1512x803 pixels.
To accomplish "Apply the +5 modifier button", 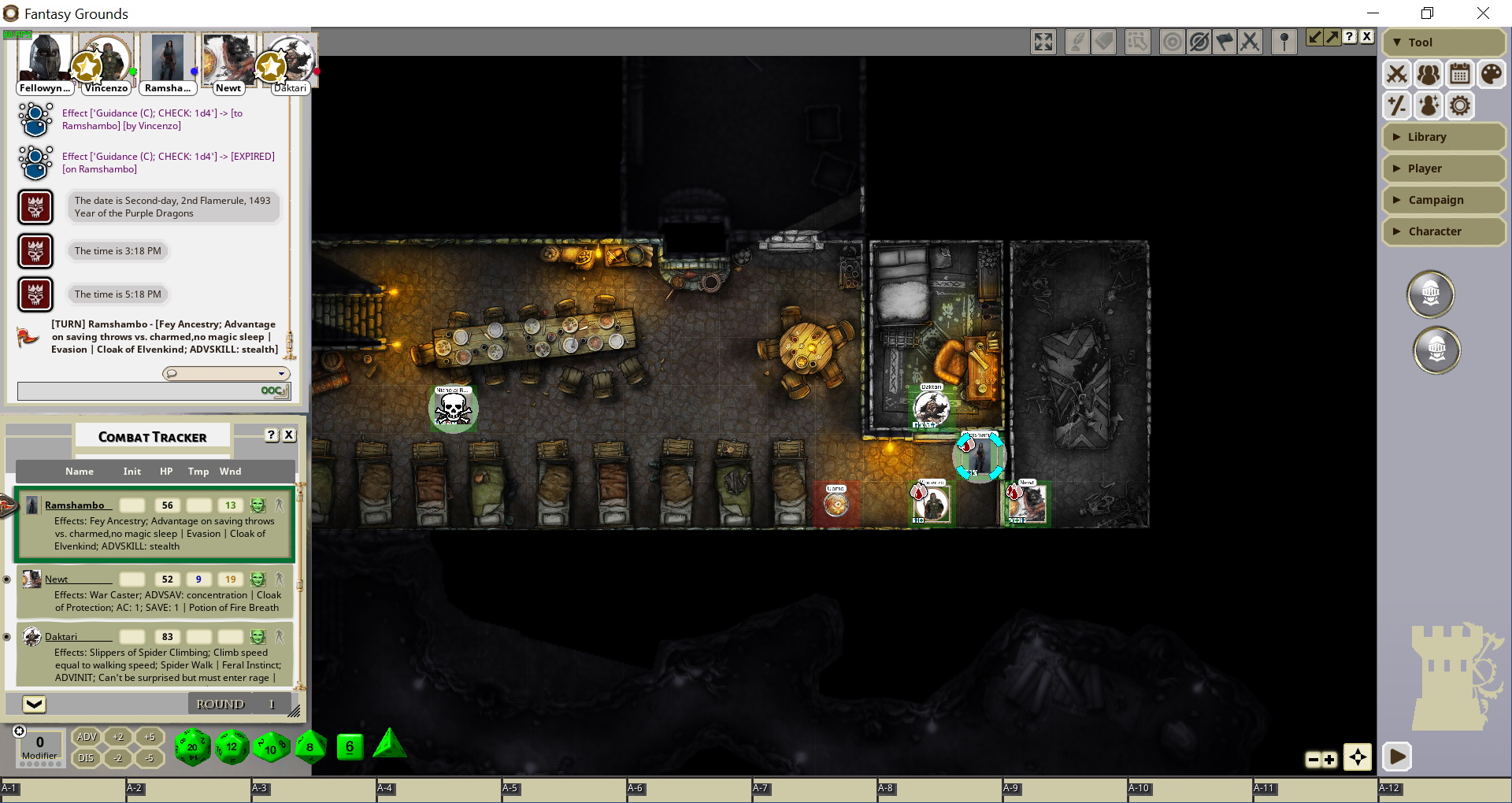I will pyautogui.click(x=150, y=737).
